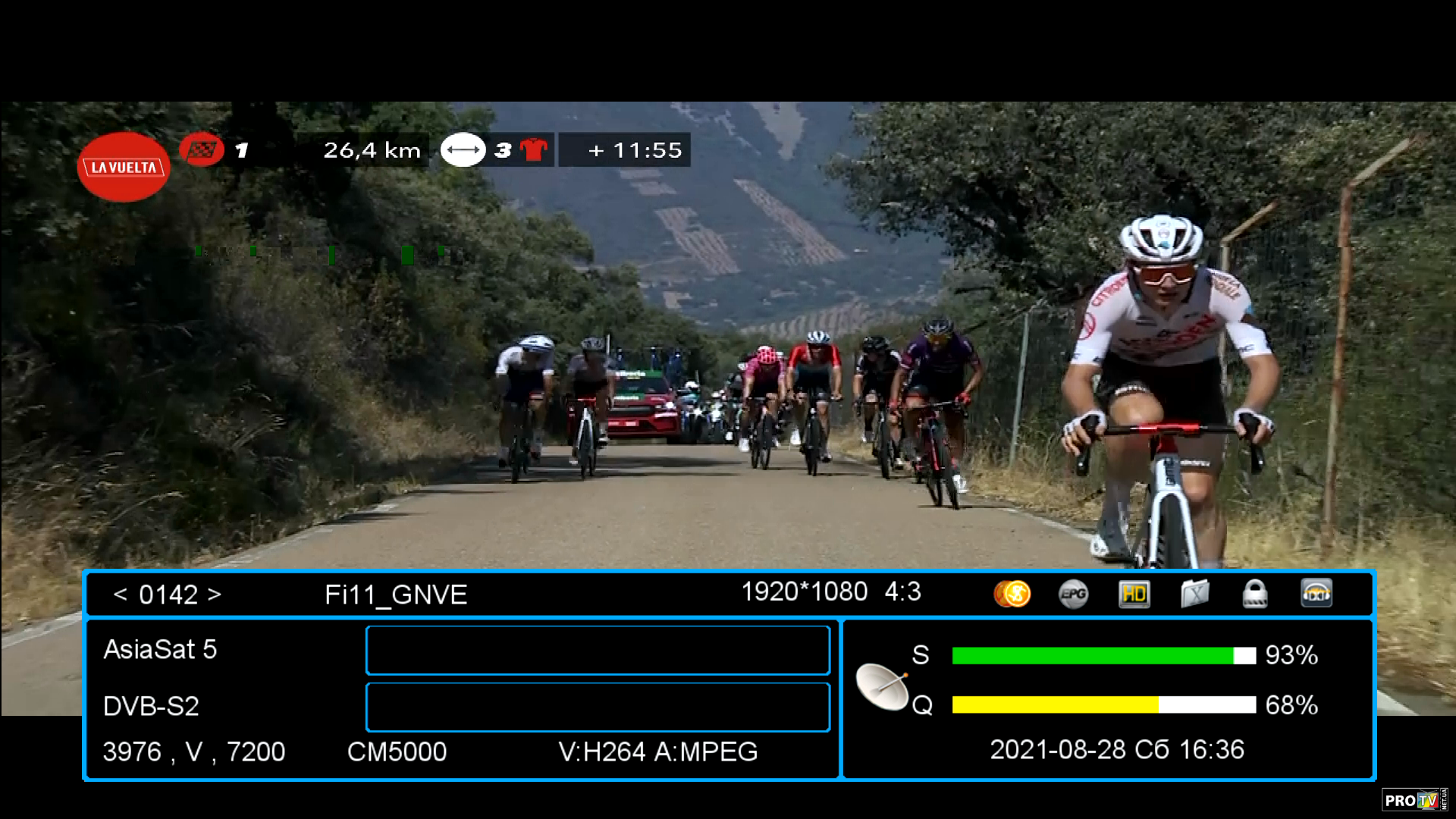Screen dimensions: 1456x819
Task: Open the Dolby headphones audio icon
Action: click(1316, 594)
